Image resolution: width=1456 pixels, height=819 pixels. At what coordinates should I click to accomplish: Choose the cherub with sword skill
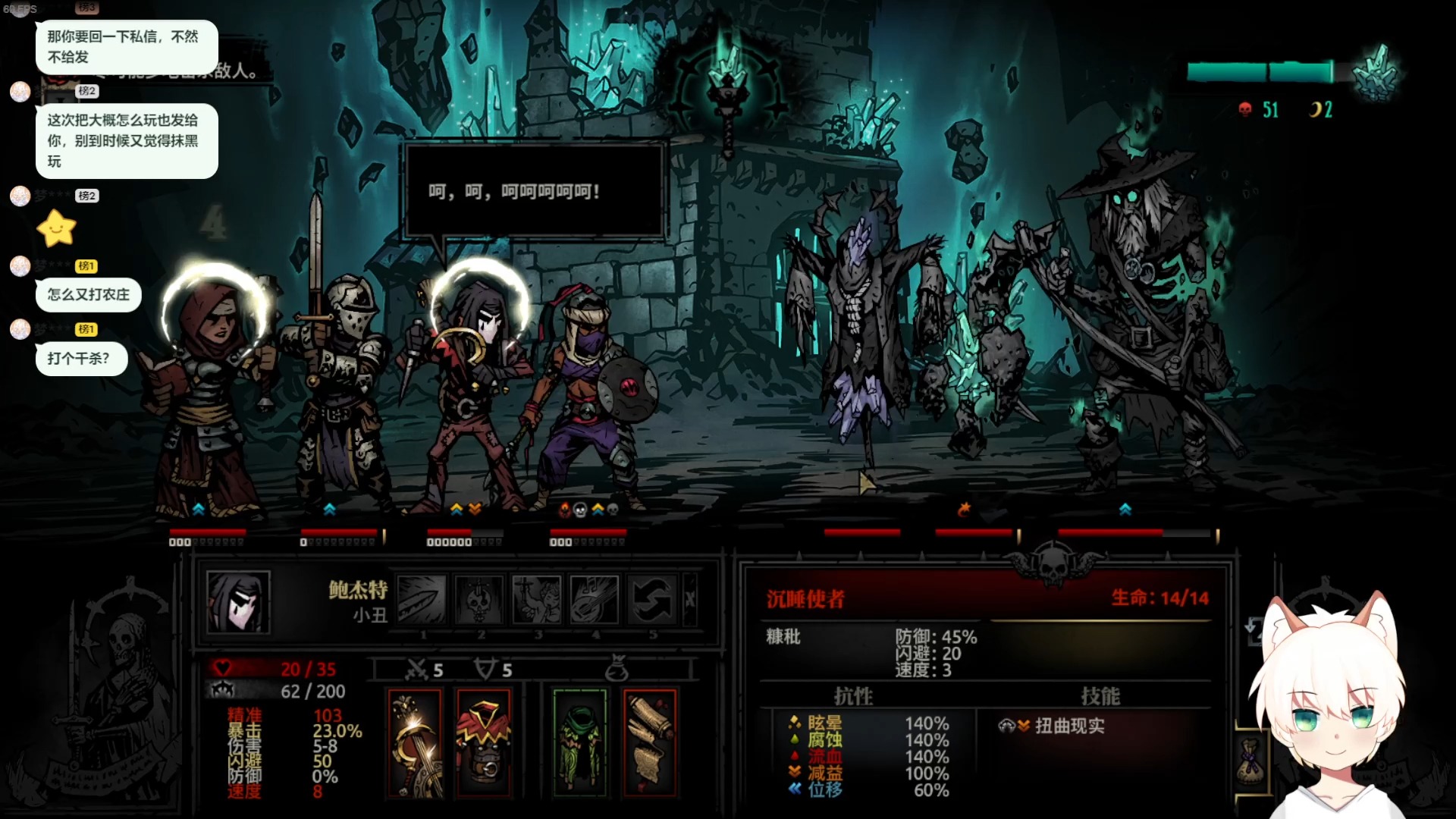tap(536, 599)
